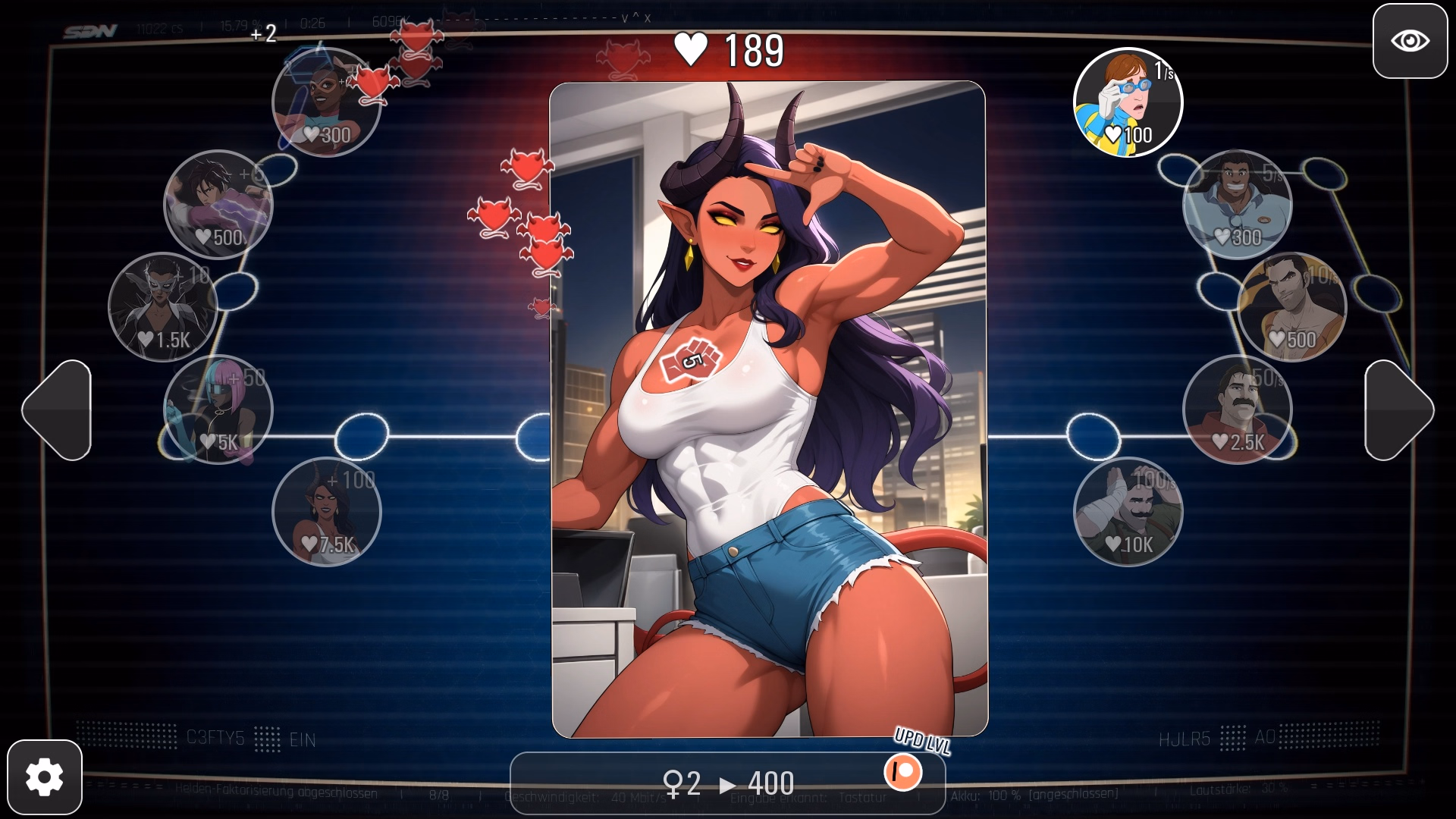Viewport: 1456px width, 819px height.
Task: Pick the 2.5K-heart mustached man upgrade
Action: pos(1237,409)
